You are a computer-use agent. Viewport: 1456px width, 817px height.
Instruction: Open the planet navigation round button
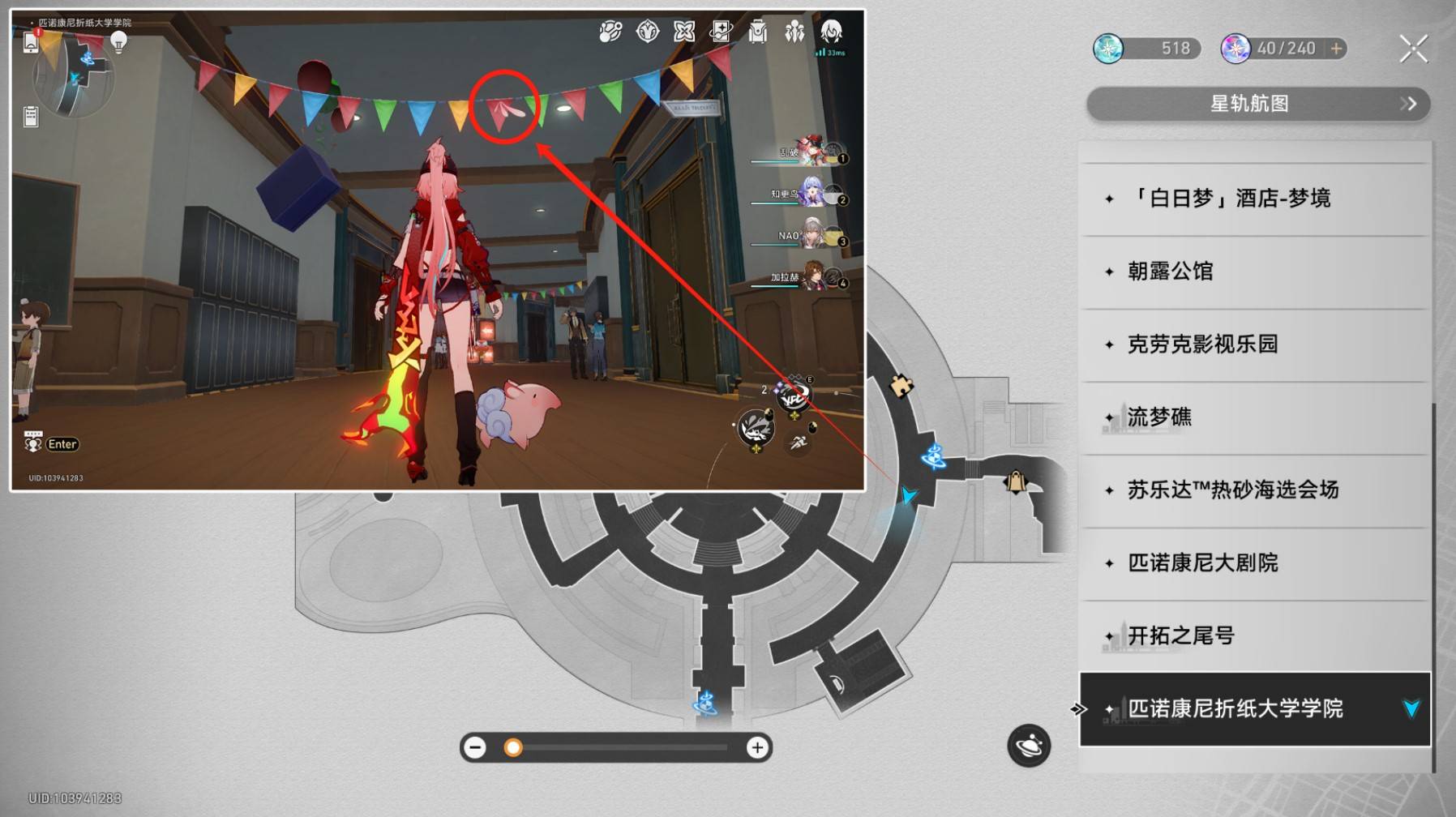pyautogui.click(x=1029, y=746)
